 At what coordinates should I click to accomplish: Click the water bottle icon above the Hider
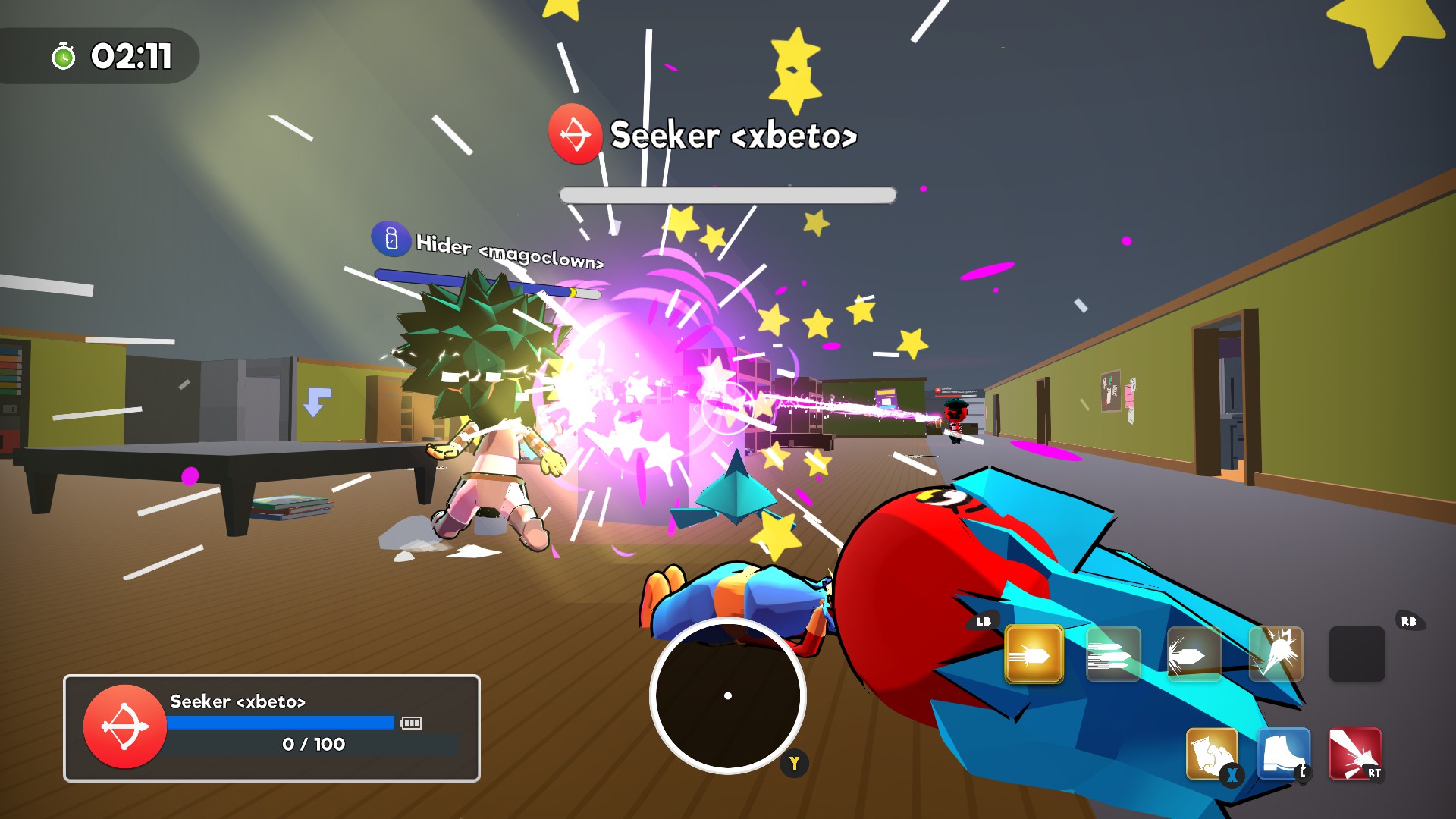pyautogui.click(x=391, y=241)
